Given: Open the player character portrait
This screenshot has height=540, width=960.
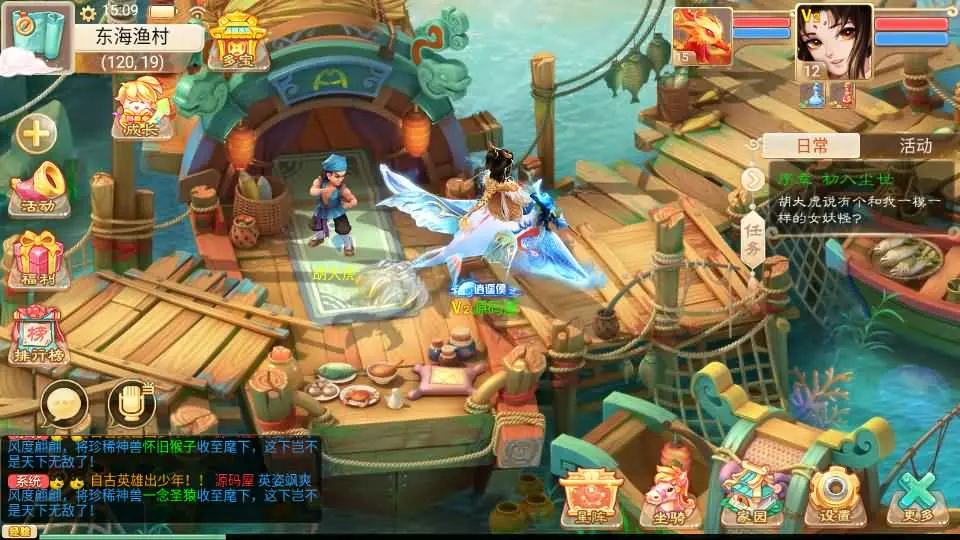Looking at the screenshot, I should [834, 41].
